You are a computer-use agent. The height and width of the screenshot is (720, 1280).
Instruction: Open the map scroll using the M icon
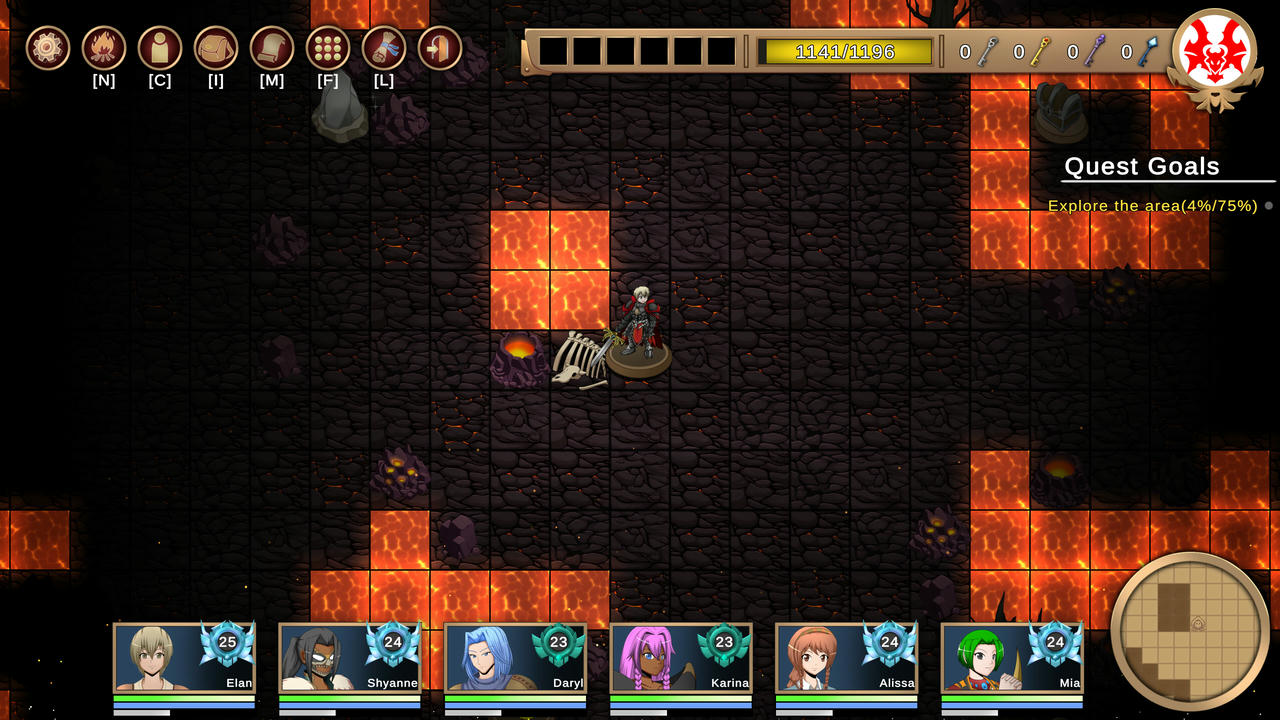pos(272,45)
